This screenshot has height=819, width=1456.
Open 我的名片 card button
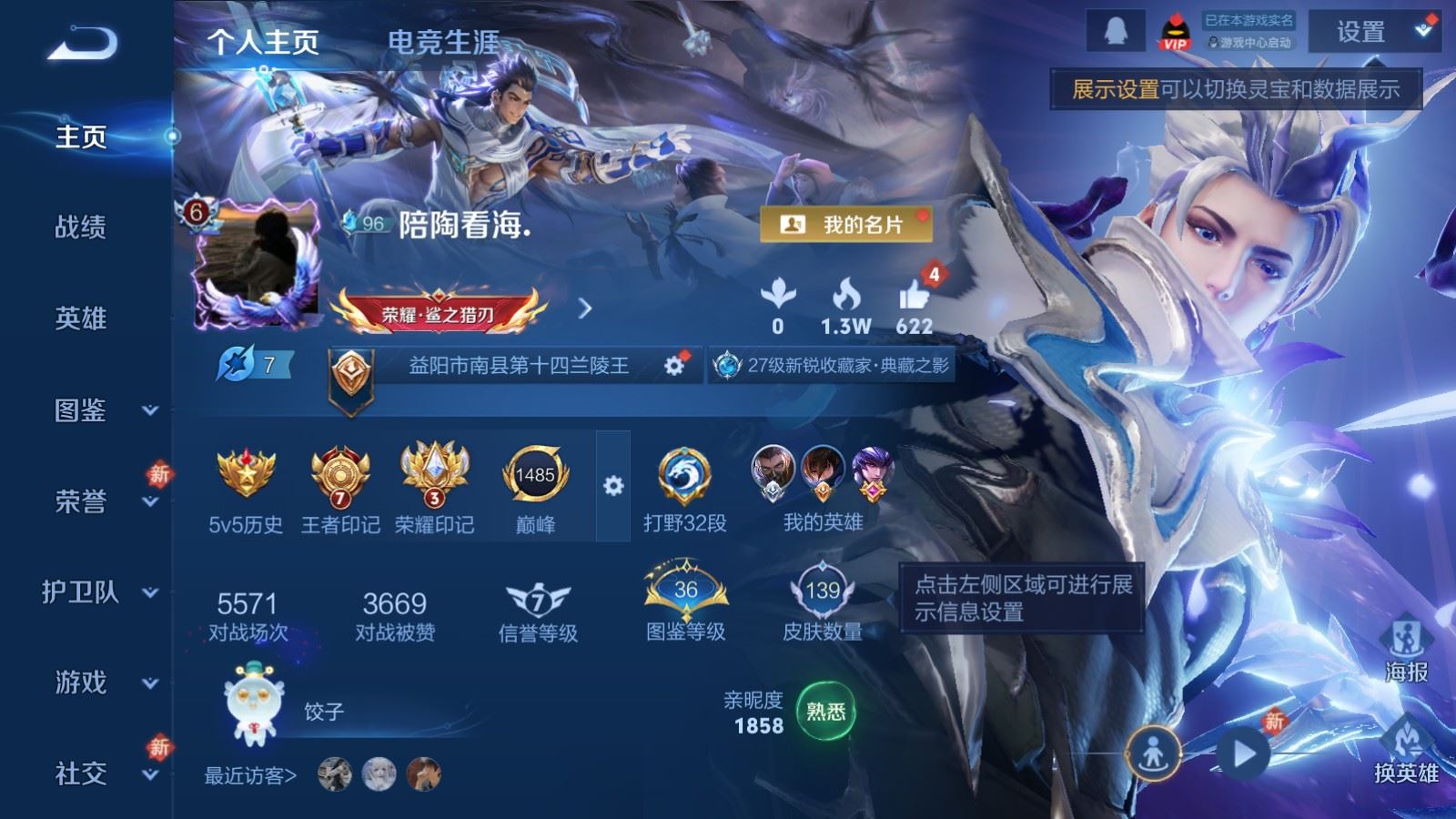[x=846, y=224]
